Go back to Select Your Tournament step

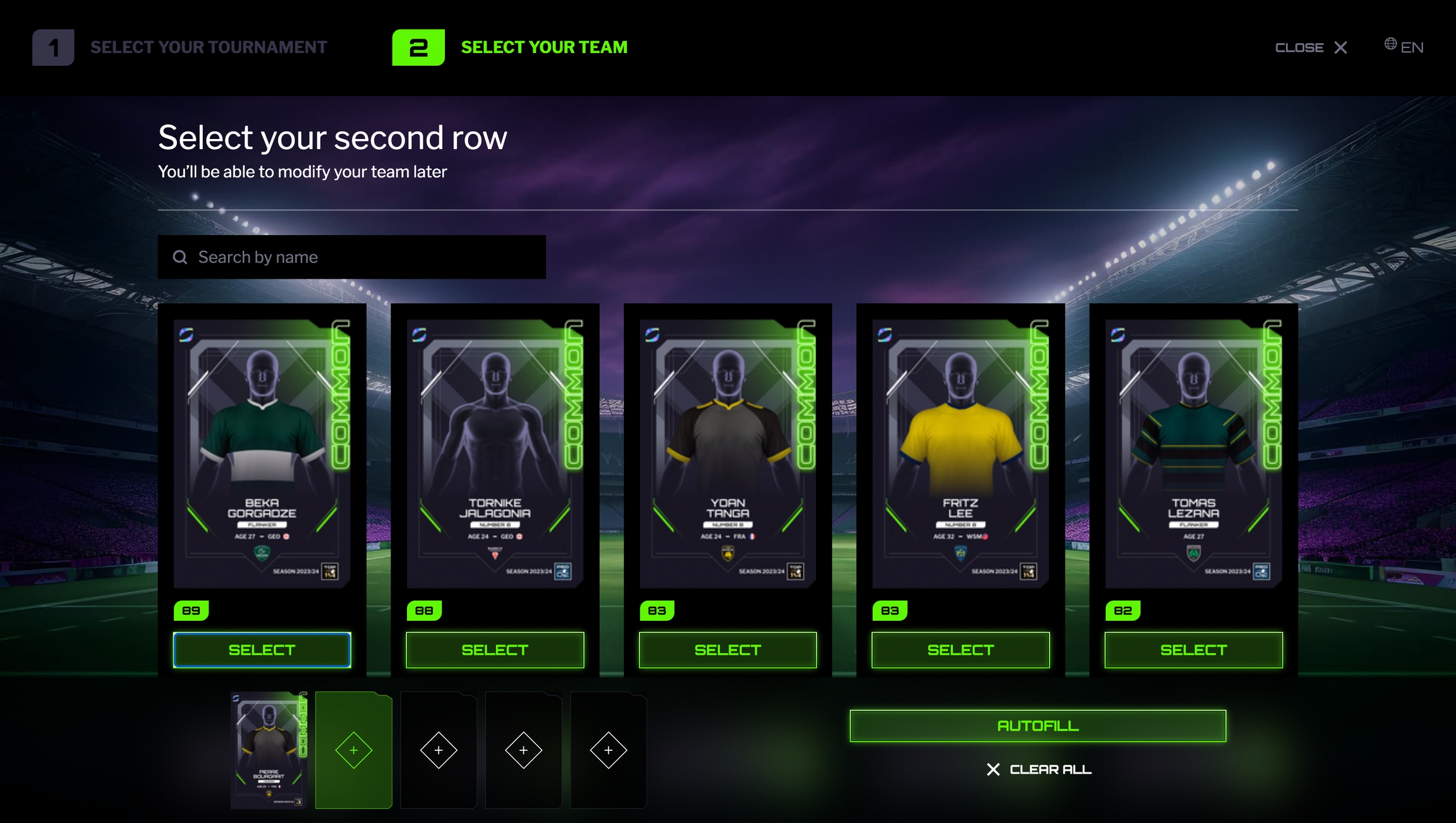pyautogui.click(x=180, y=47)
